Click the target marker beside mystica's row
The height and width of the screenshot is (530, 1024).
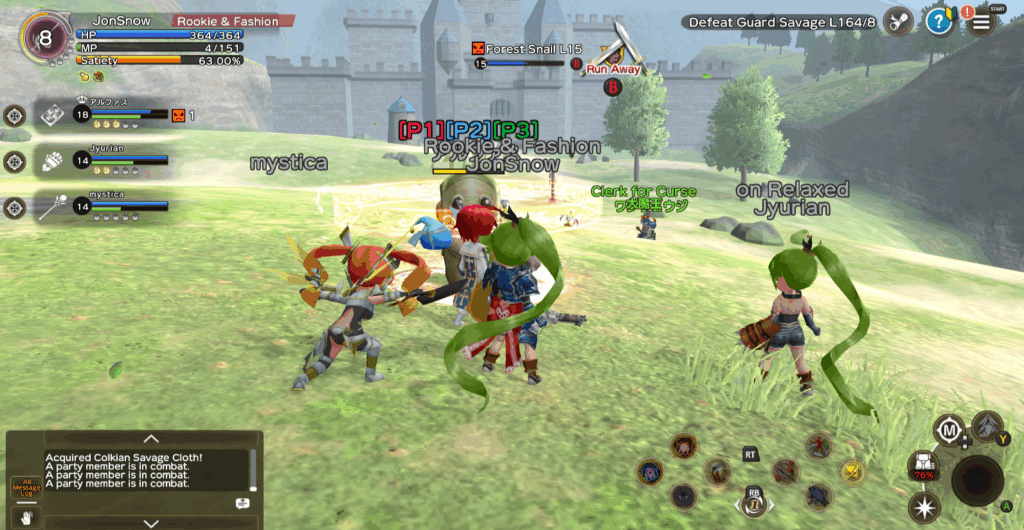tap(14, 208)
